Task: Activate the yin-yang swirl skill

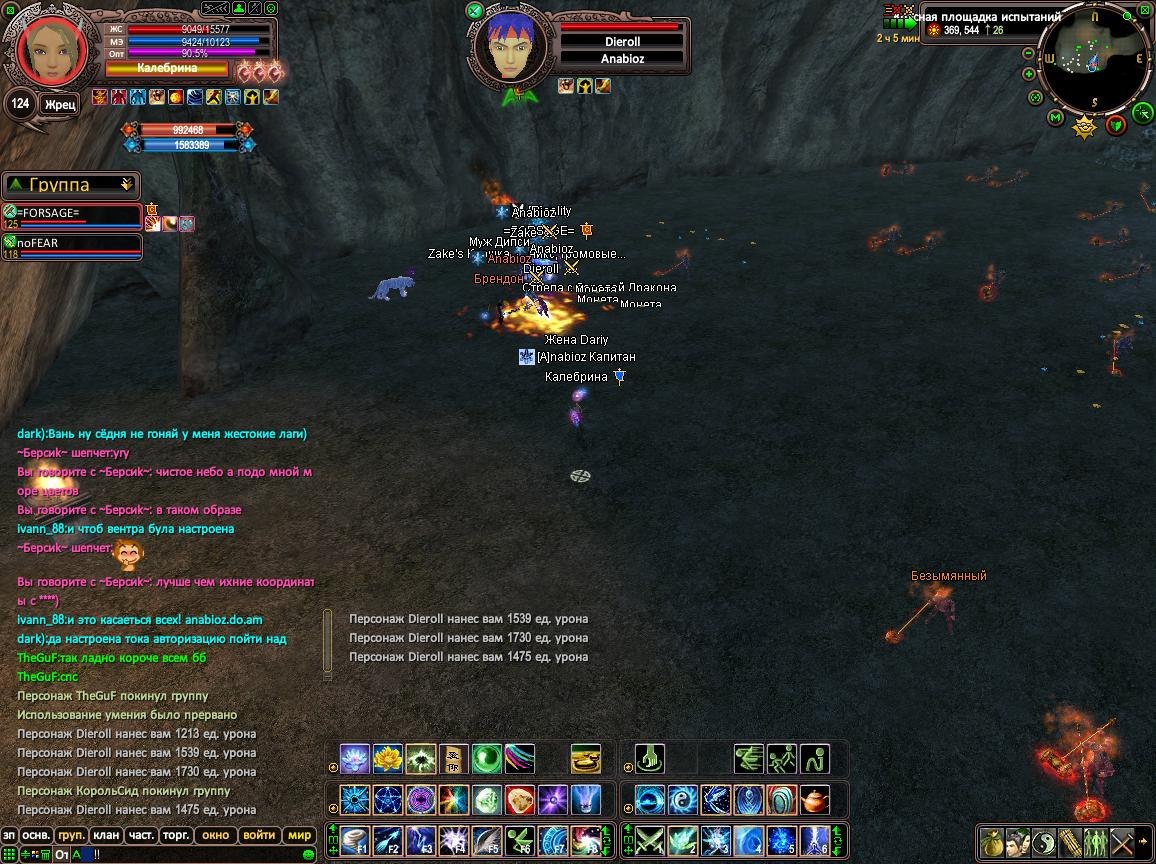Action: (683, 800)
